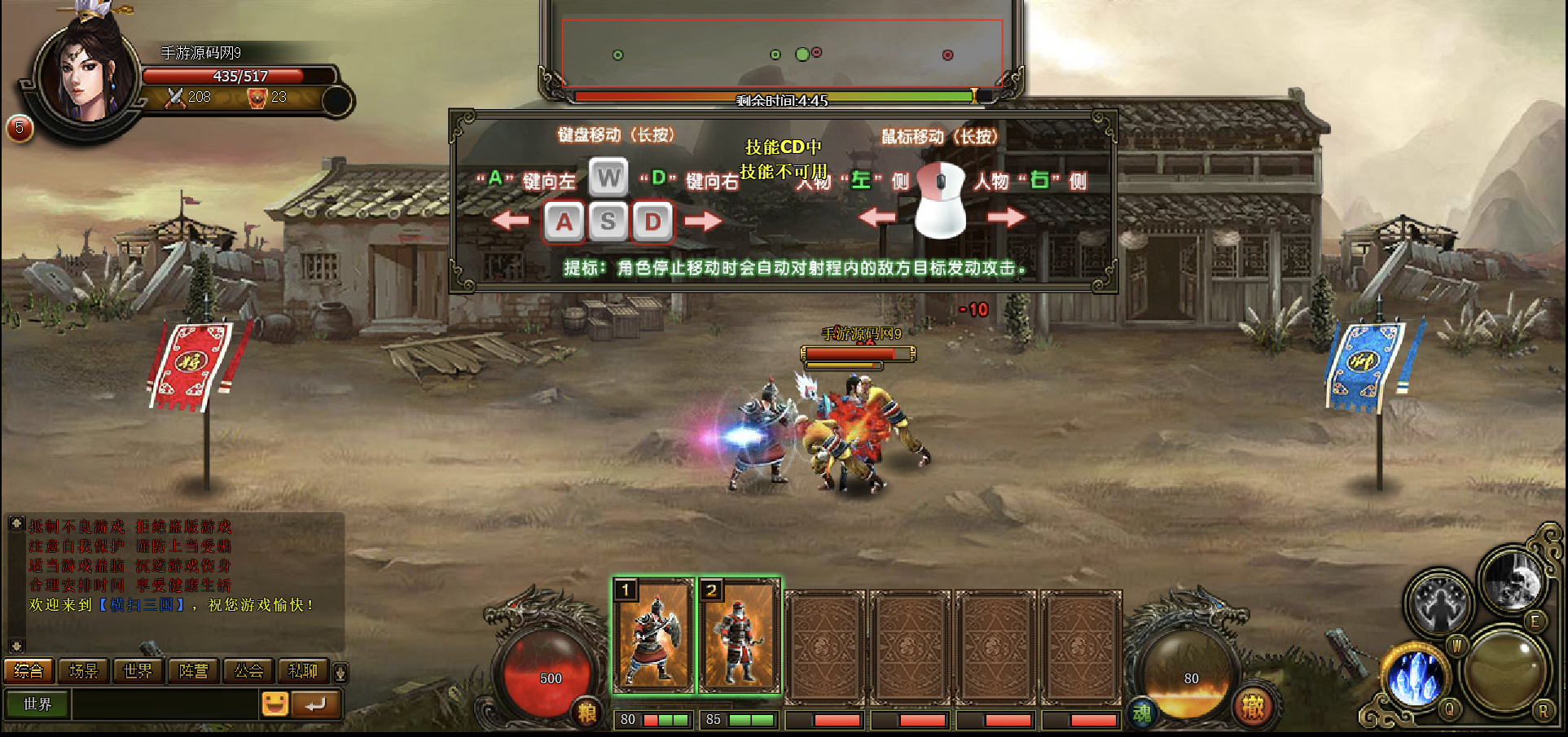The image size is (1568, 737).
Task: Click the 魂 soul button
Action: coord(1142,714)
